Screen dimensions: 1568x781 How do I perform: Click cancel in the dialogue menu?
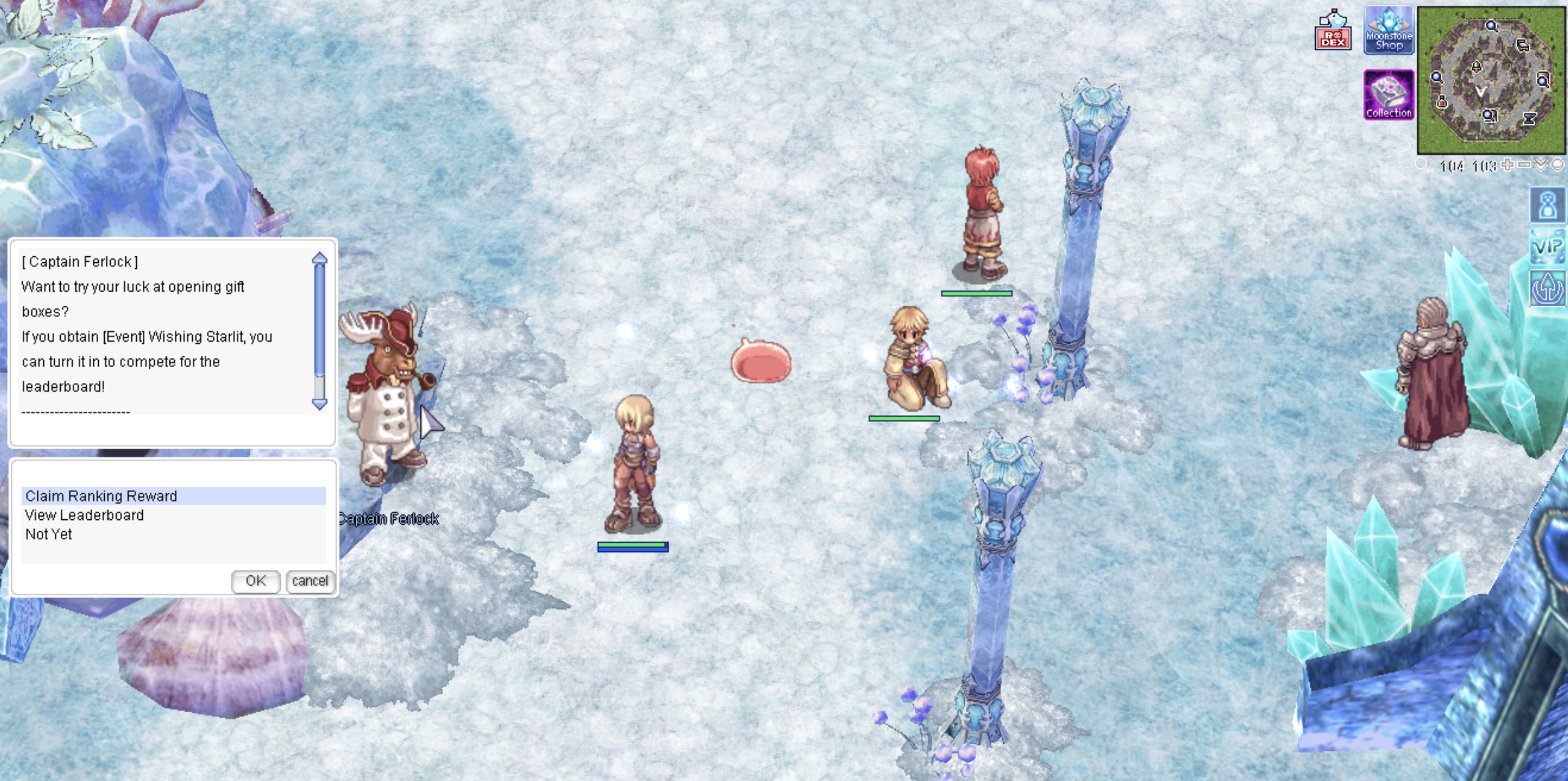310,581
